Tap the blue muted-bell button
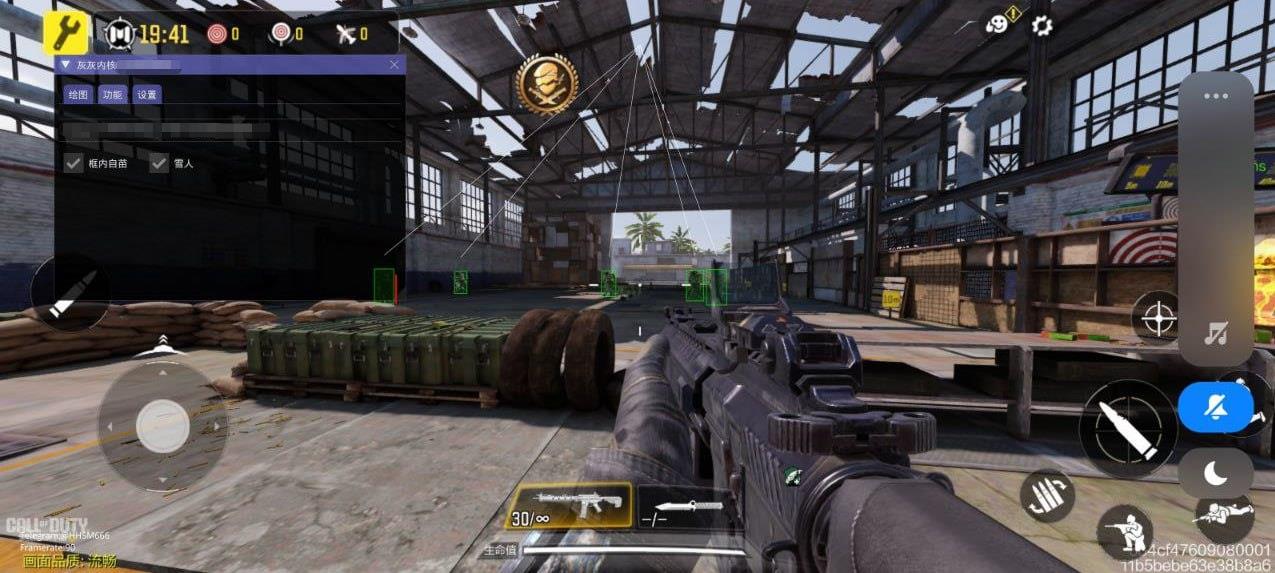 point(1215,407)
